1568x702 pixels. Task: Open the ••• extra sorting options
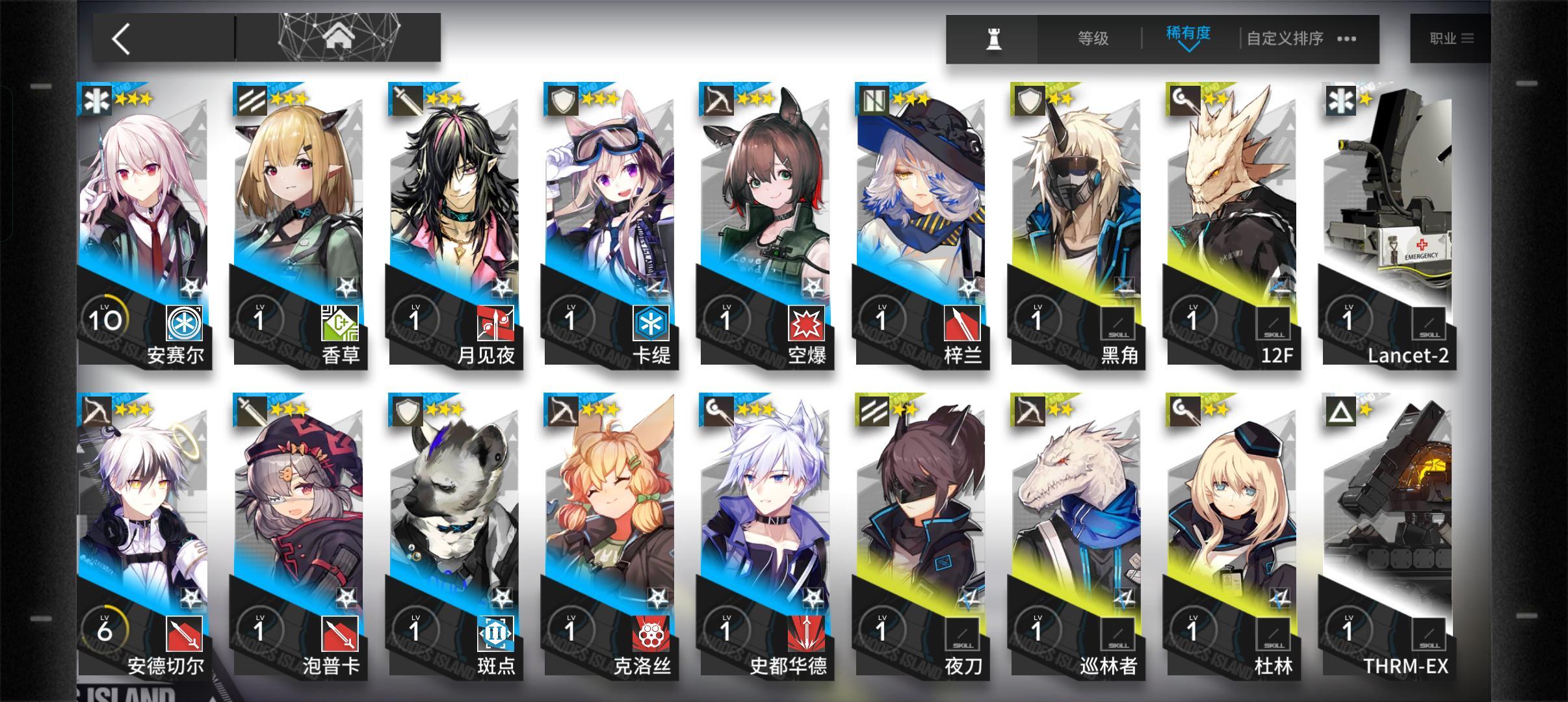point(1348,39)
